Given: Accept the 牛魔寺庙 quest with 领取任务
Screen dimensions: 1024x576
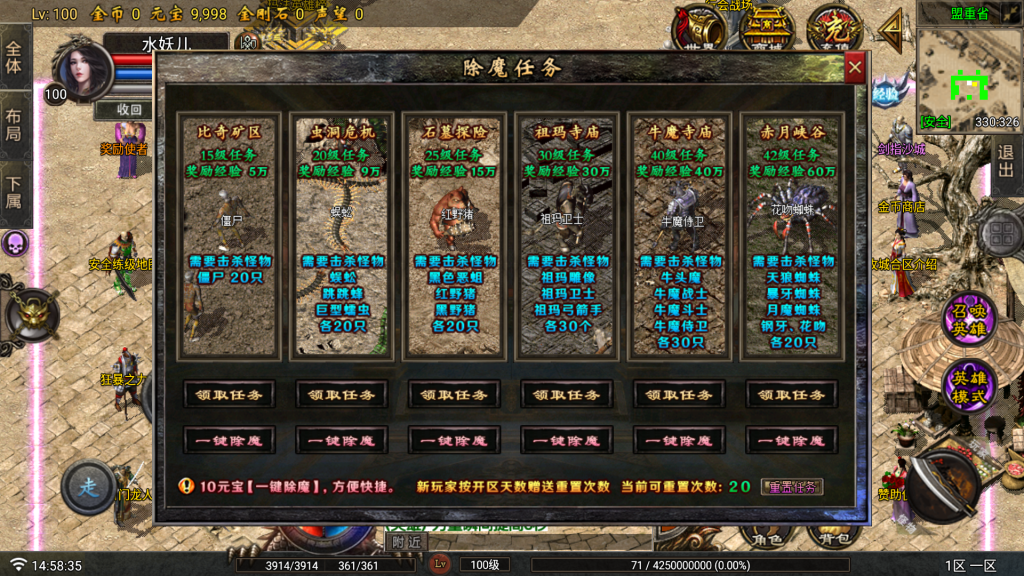Looking at the screenshot, I should pos(679,394).
